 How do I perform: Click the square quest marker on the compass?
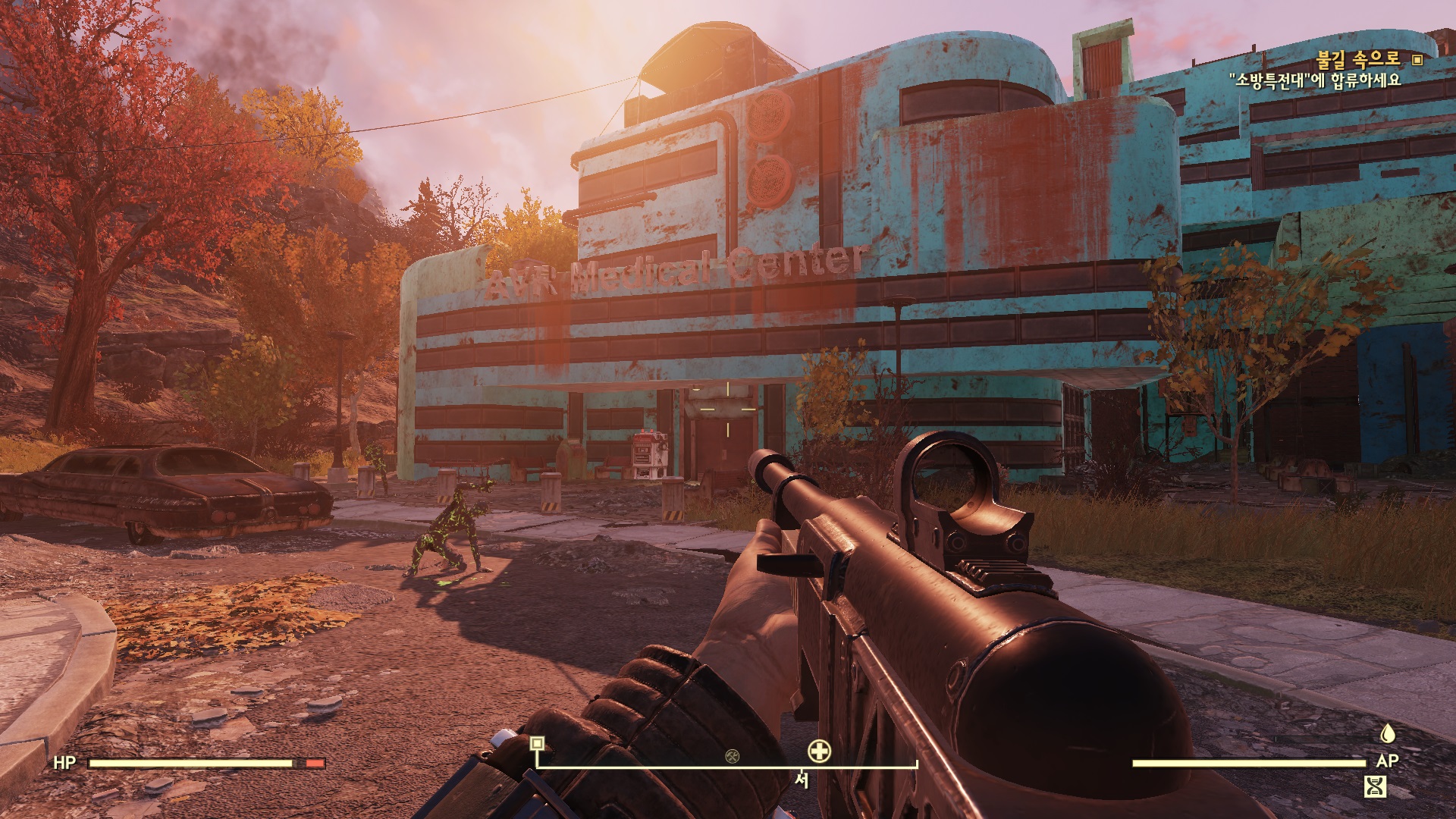[537, 743]
